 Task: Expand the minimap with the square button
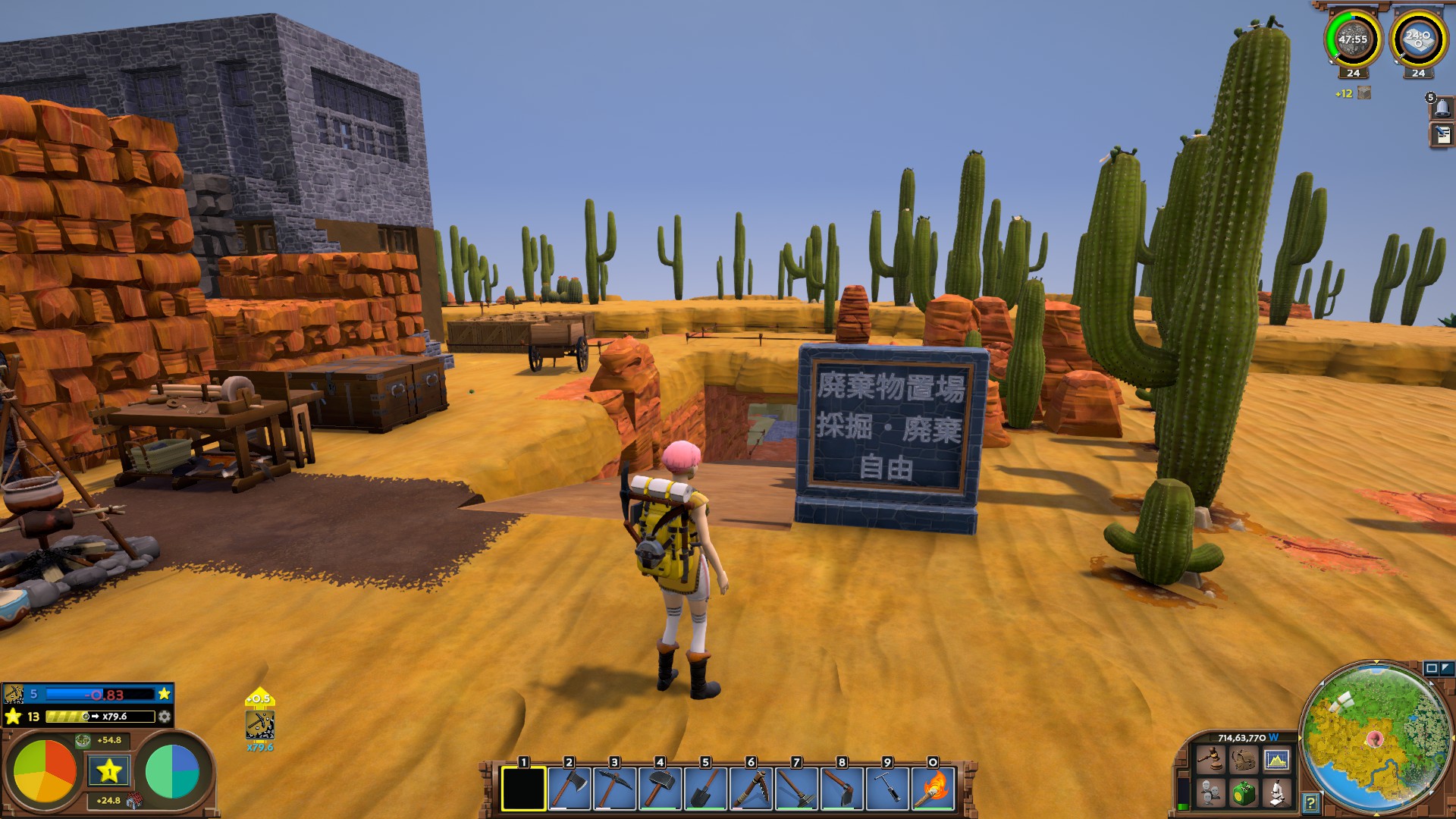1432,668
